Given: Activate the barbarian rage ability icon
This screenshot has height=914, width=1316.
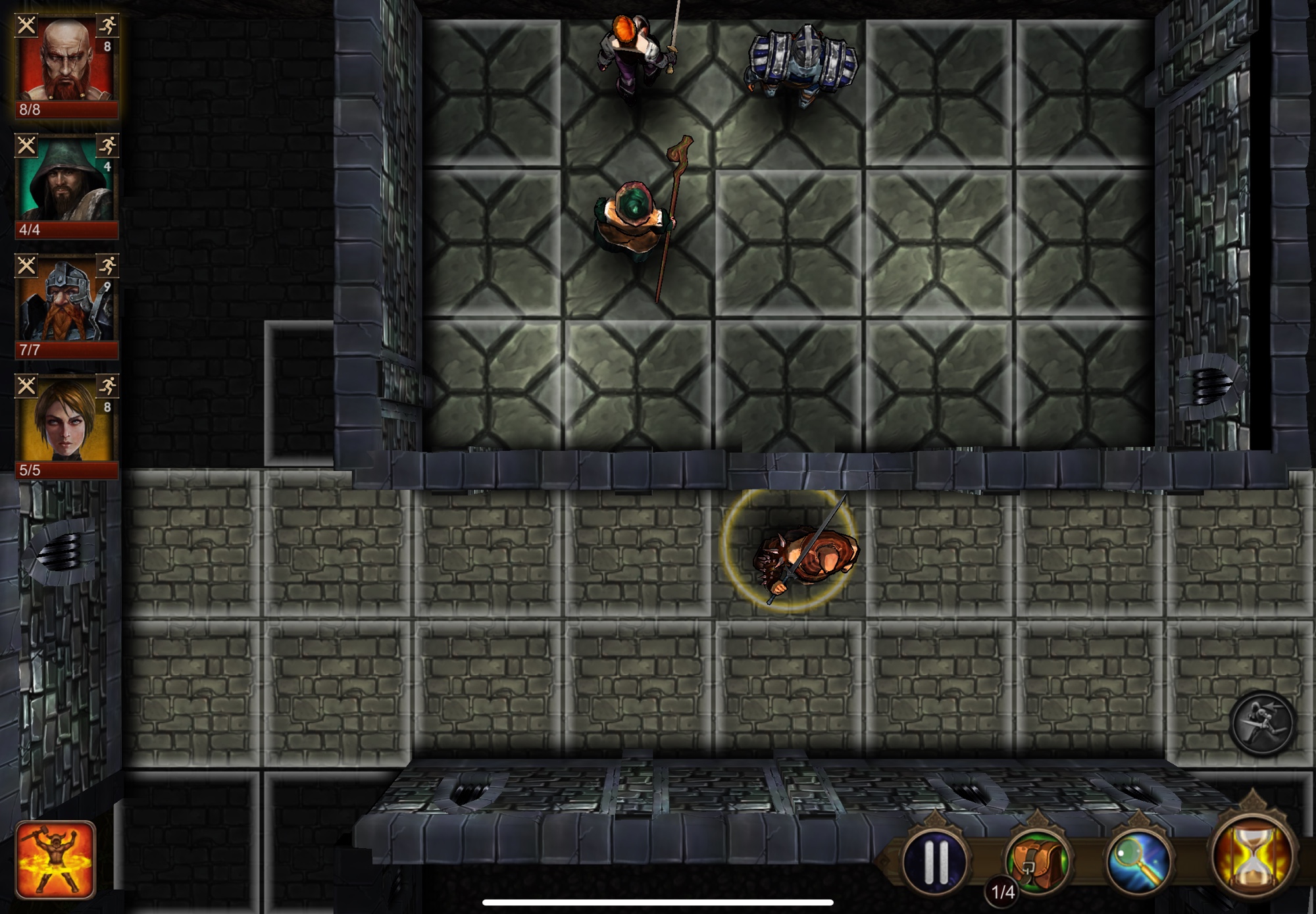Looking at the screenshot, I should point(56,859).
